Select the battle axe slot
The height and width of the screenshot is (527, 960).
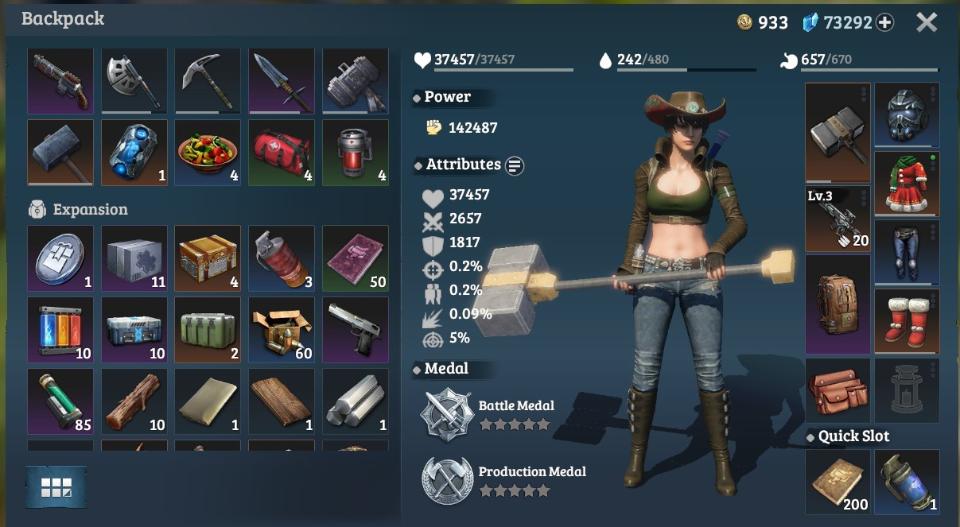[134, 81]
